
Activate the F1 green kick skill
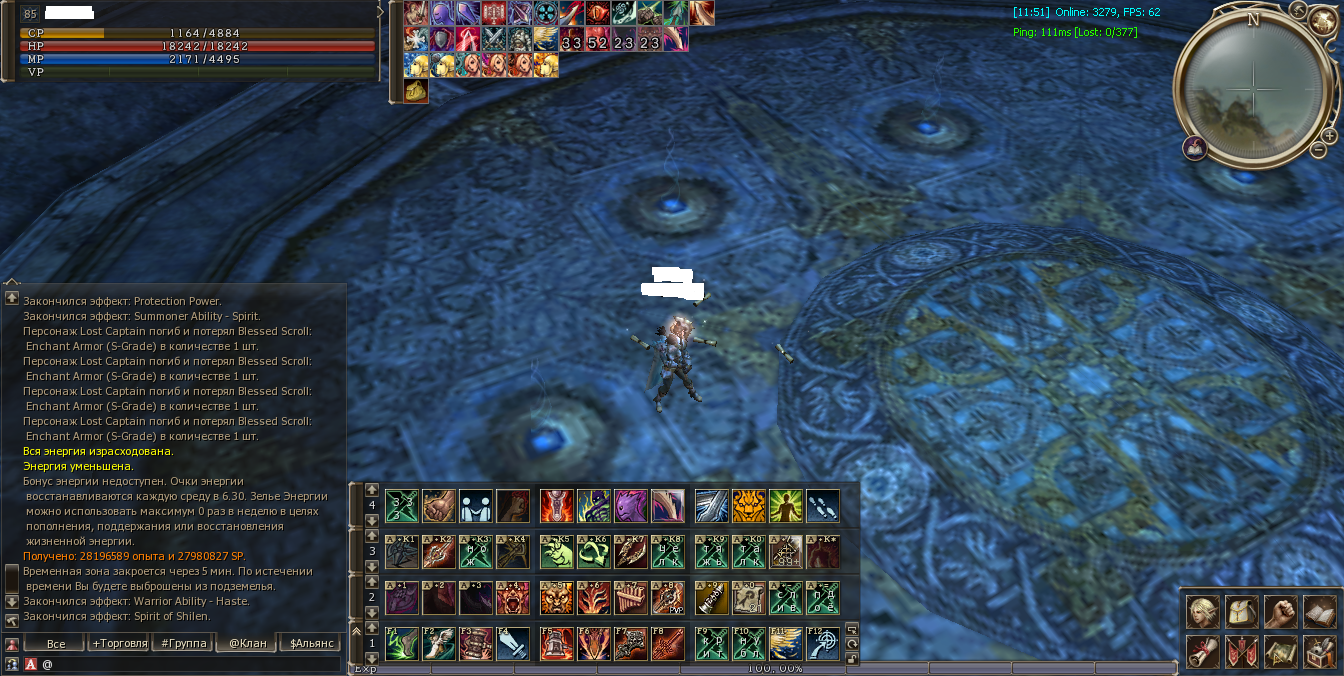pos(401,644)
